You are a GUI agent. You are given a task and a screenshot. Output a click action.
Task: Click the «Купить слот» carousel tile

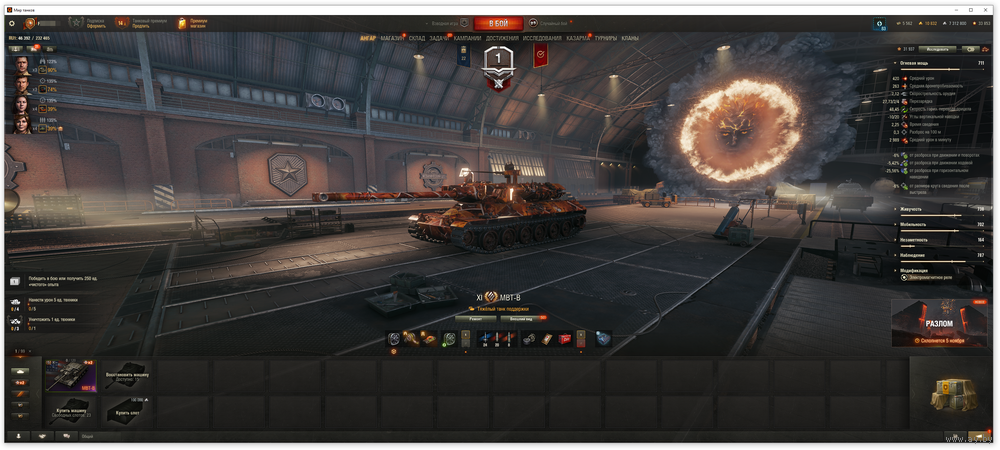126,410
